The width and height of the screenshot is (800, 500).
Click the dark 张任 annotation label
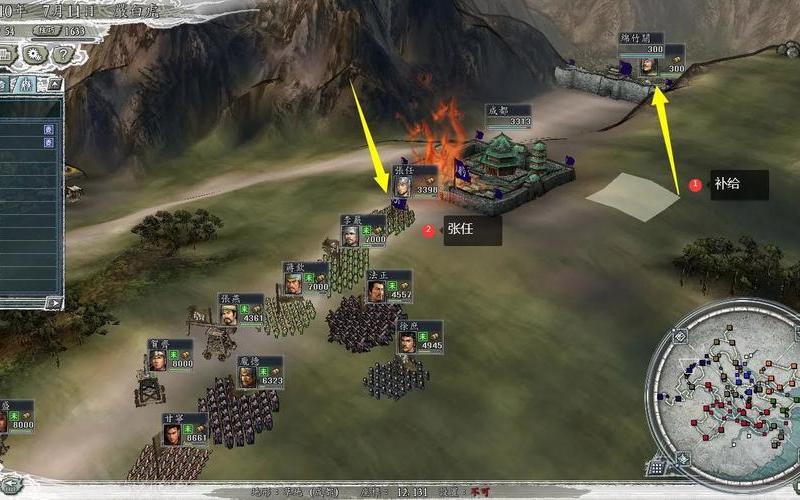[x=470, y=231]
